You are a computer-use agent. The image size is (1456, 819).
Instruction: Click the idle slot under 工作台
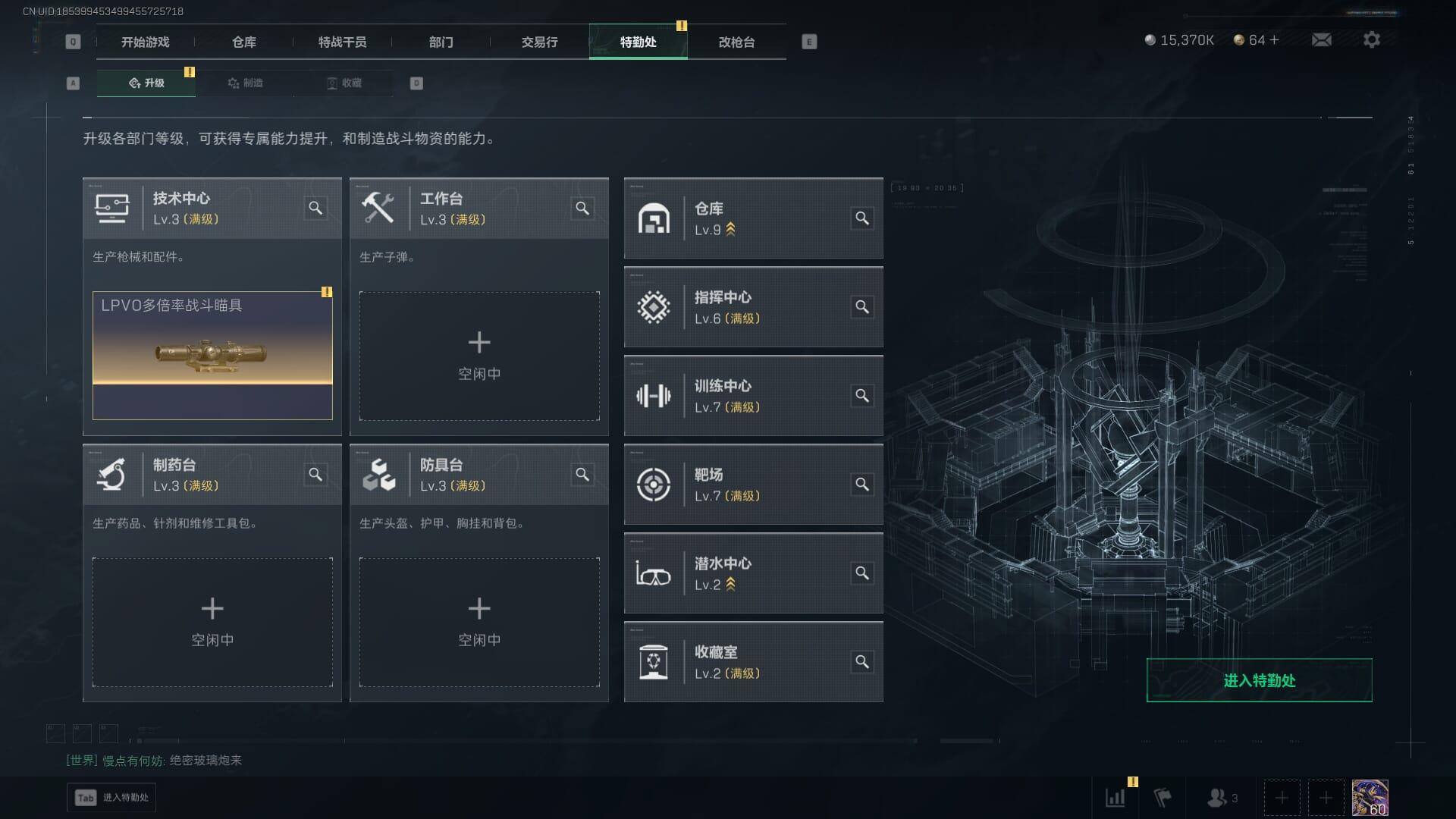pyautogui.click(x=479, y=356)
